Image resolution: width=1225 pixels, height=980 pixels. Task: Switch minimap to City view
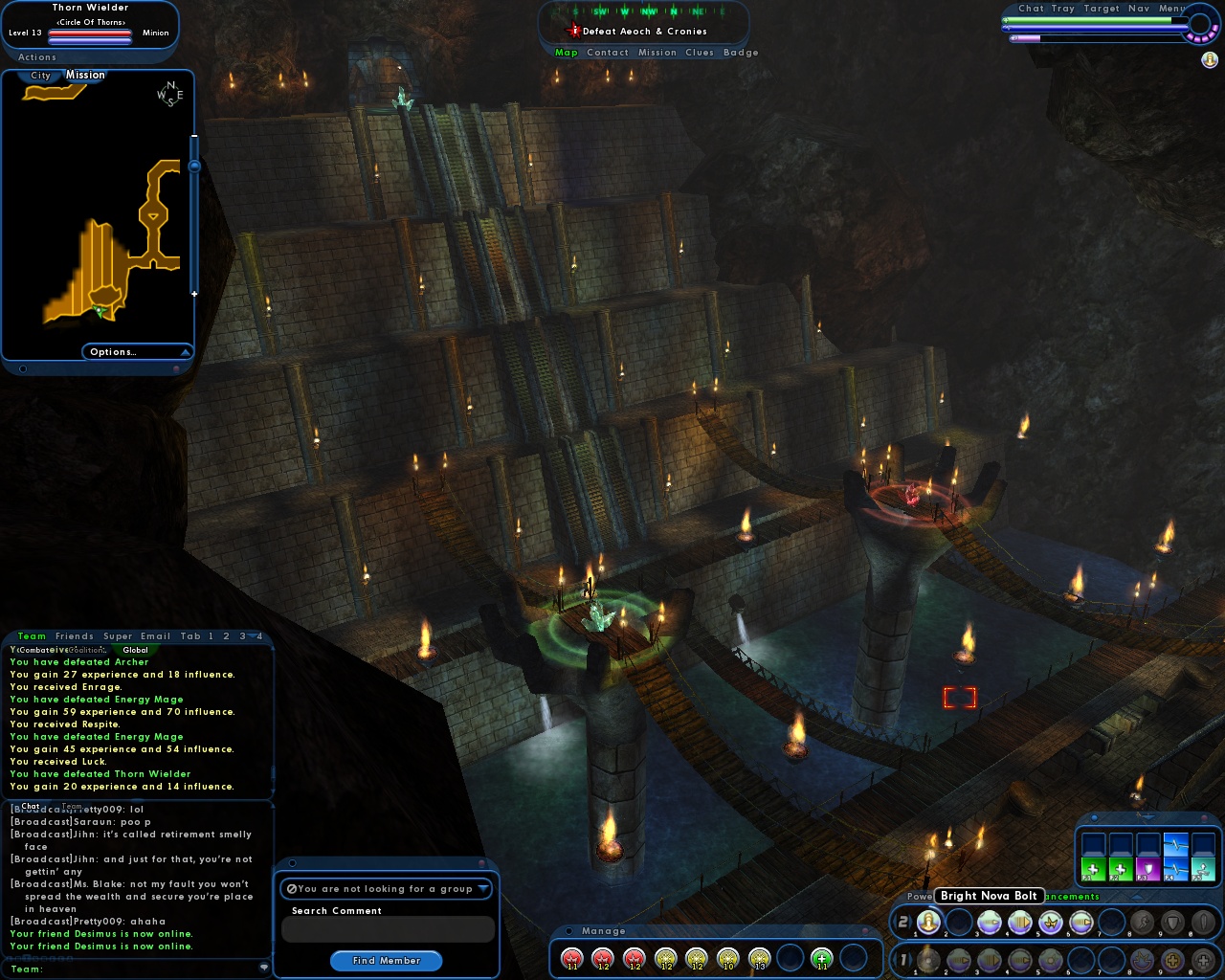coord(40,76)
